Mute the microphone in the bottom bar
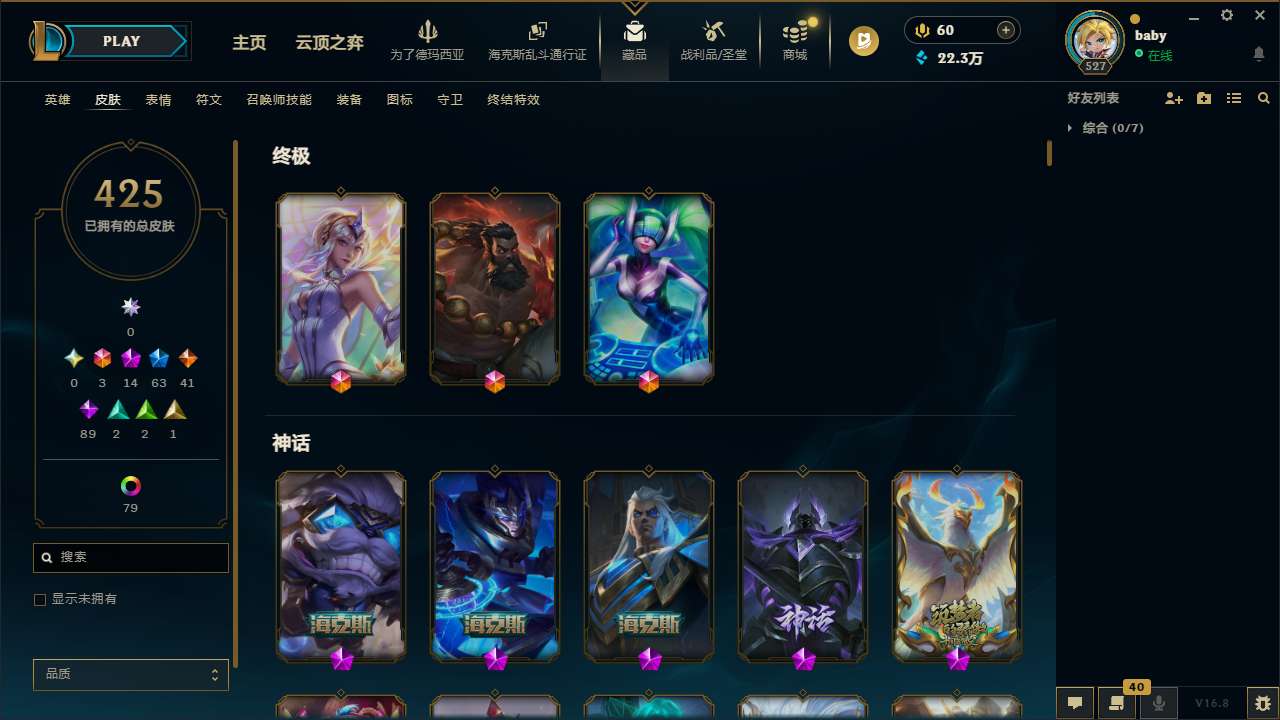The height and width of the screenshot is (720, 1280). [x=1158, y=703]
